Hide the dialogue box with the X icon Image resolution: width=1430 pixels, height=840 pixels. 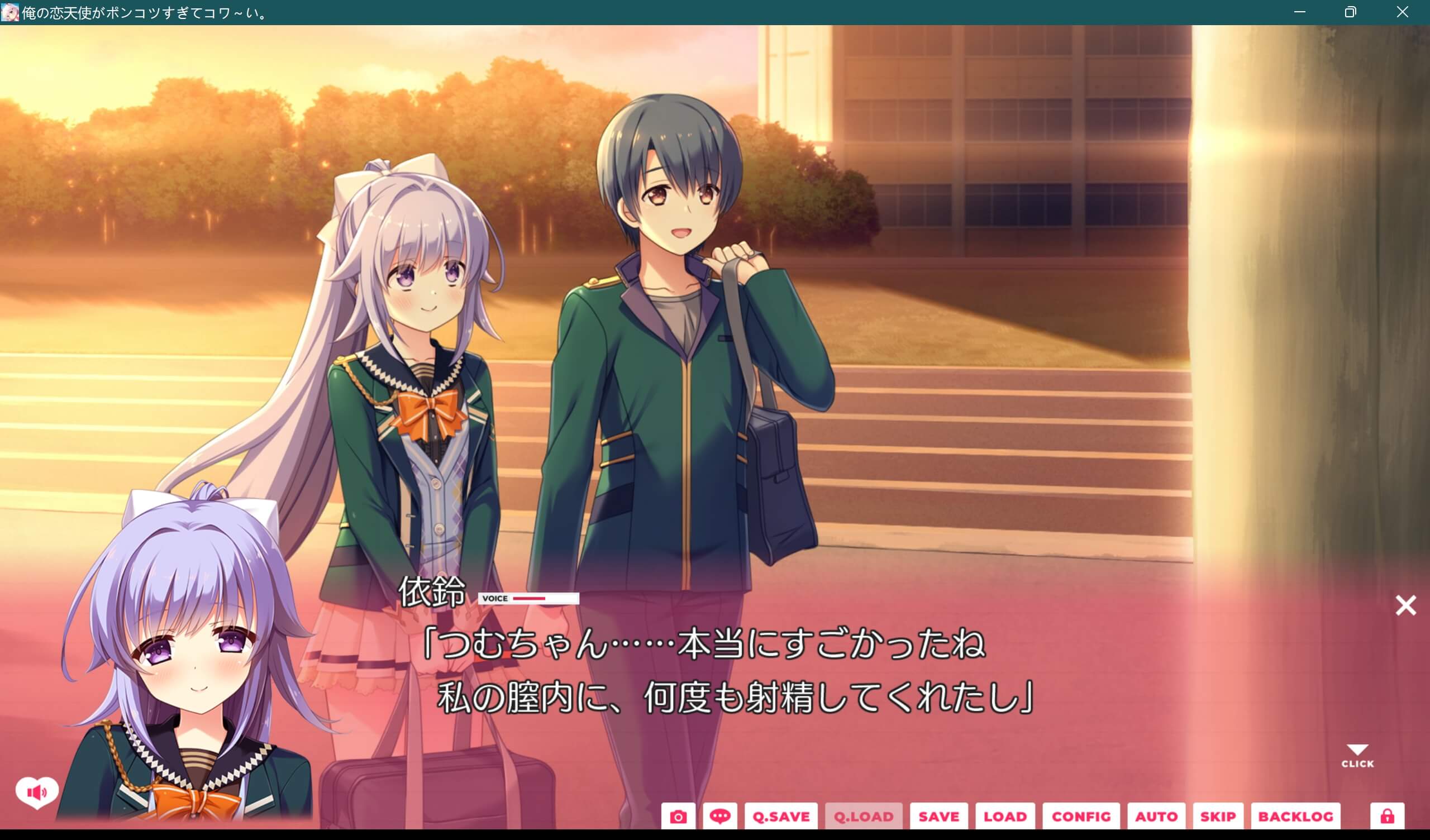coord(1405,605)
